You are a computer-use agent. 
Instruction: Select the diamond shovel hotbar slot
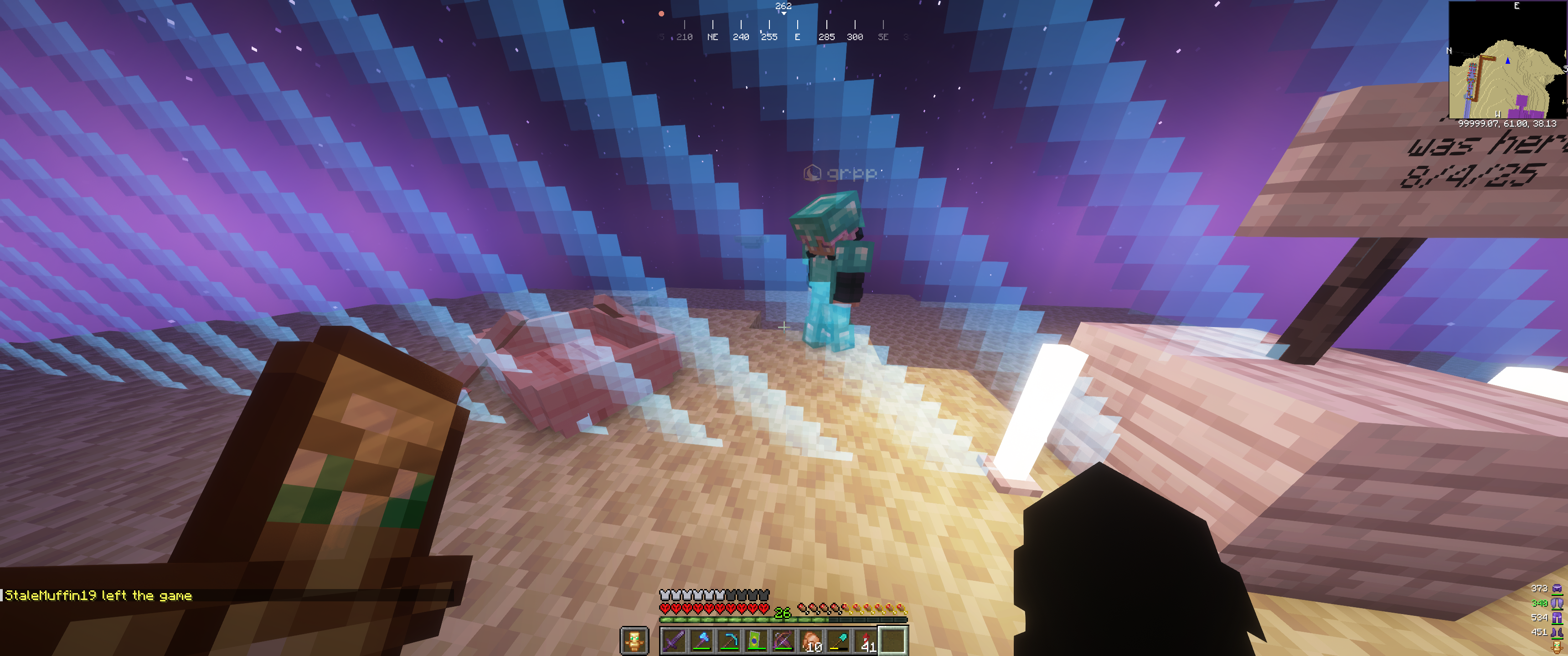coord(838,641)
